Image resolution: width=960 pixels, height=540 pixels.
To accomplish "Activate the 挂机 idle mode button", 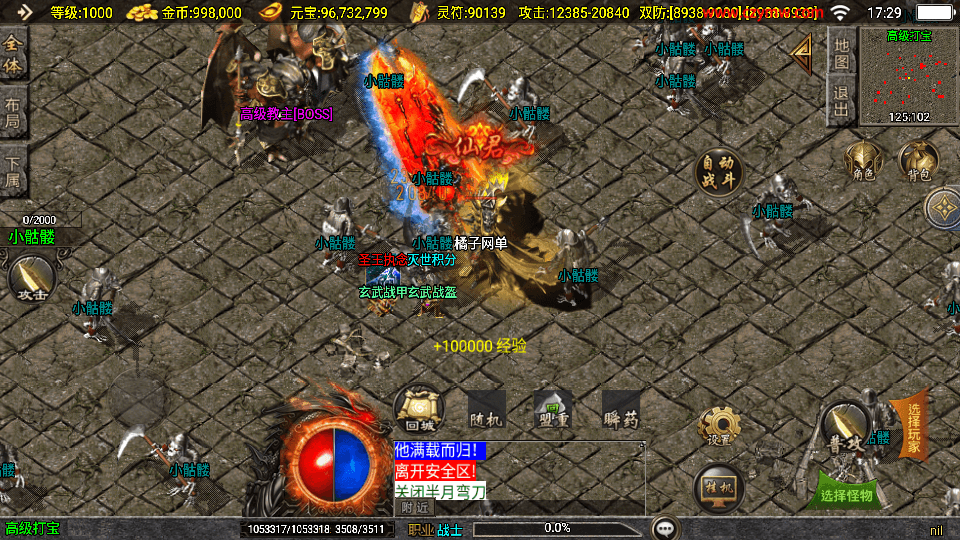I will click(x=719, y=486).
